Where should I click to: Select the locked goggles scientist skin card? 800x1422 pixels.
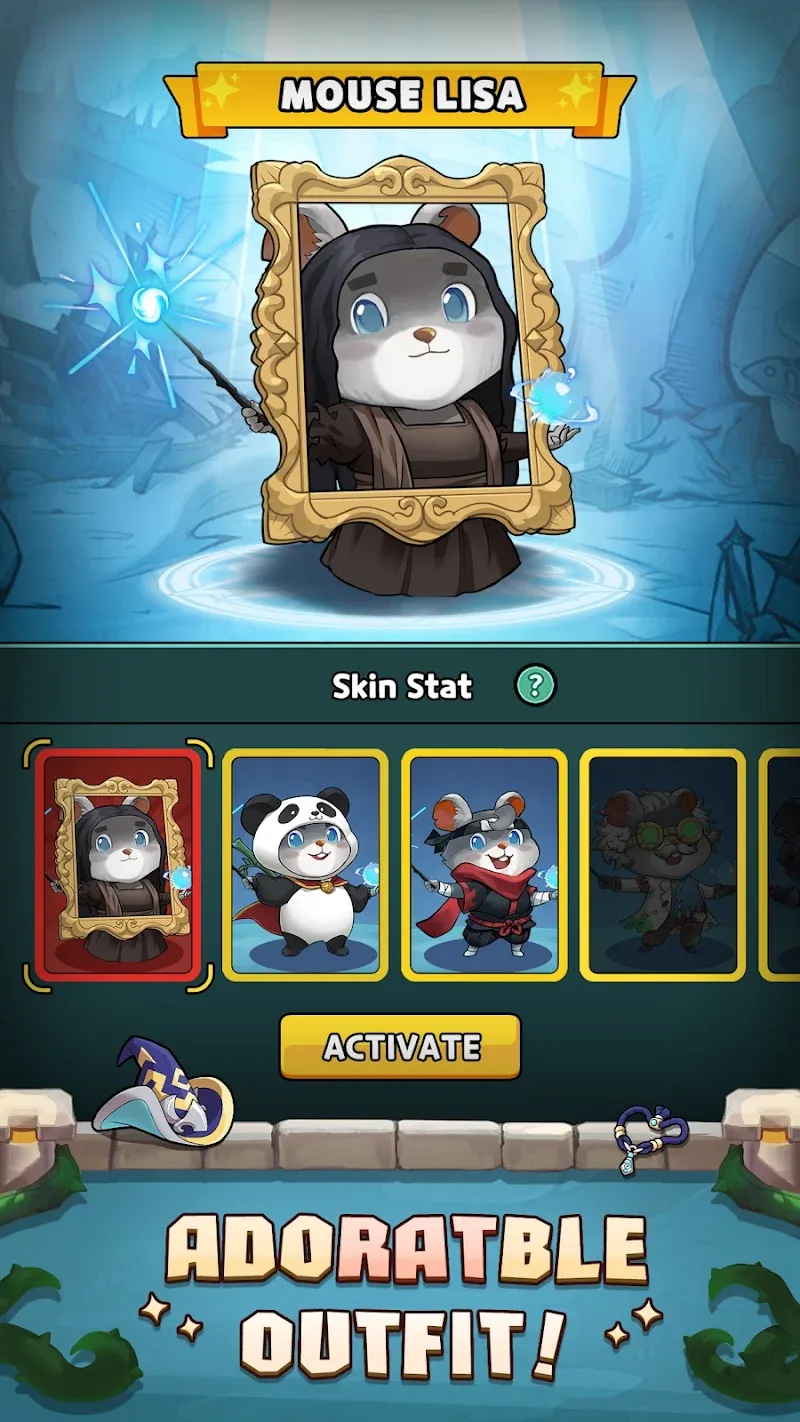pos(663,864)
